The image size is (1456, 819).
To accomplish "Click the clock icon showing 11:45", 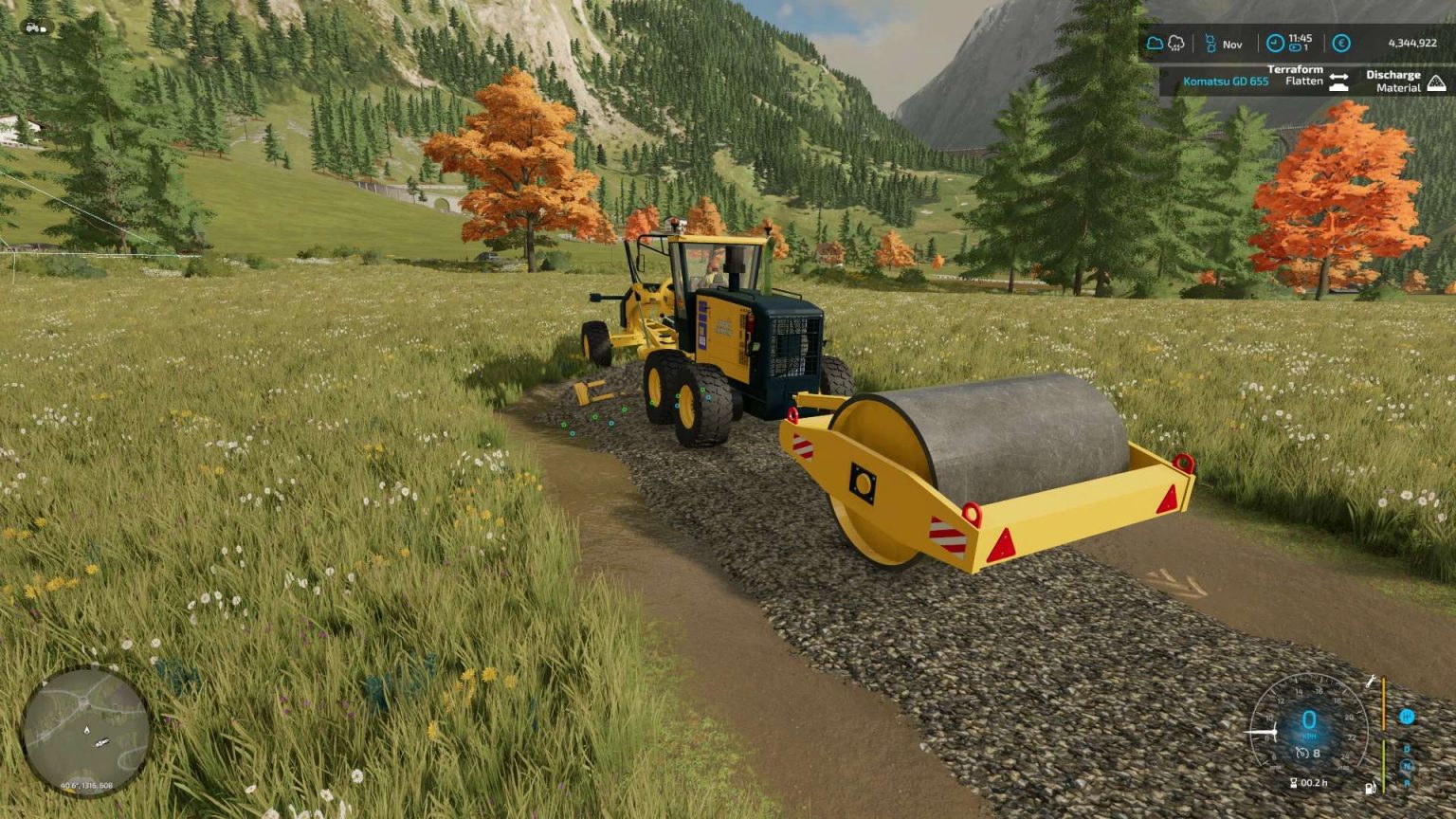I will pos(1275,44).
